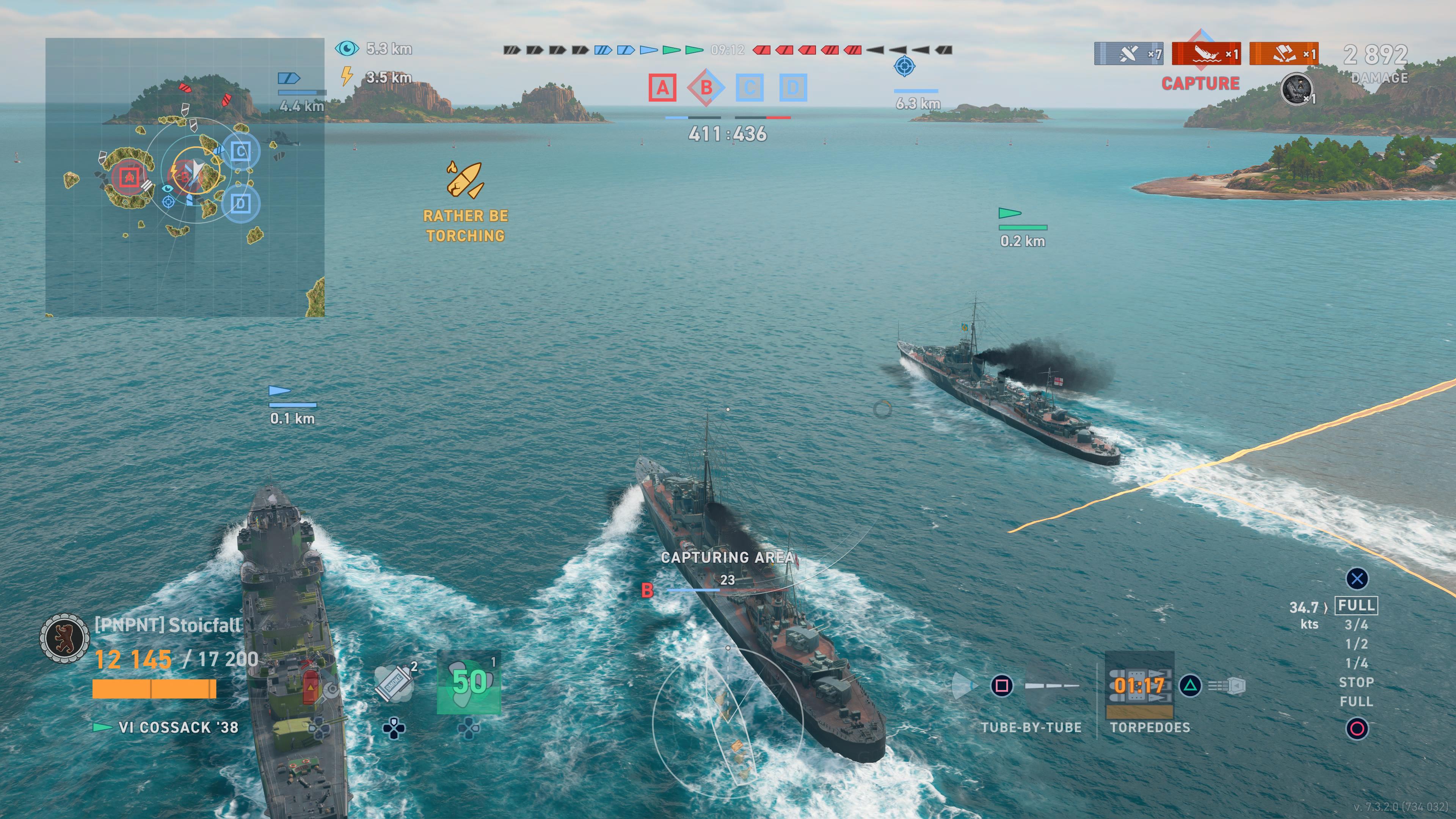Viewport: 1456px width, 819px height.
Task: Select capture point D indicator
Action: 793,88
